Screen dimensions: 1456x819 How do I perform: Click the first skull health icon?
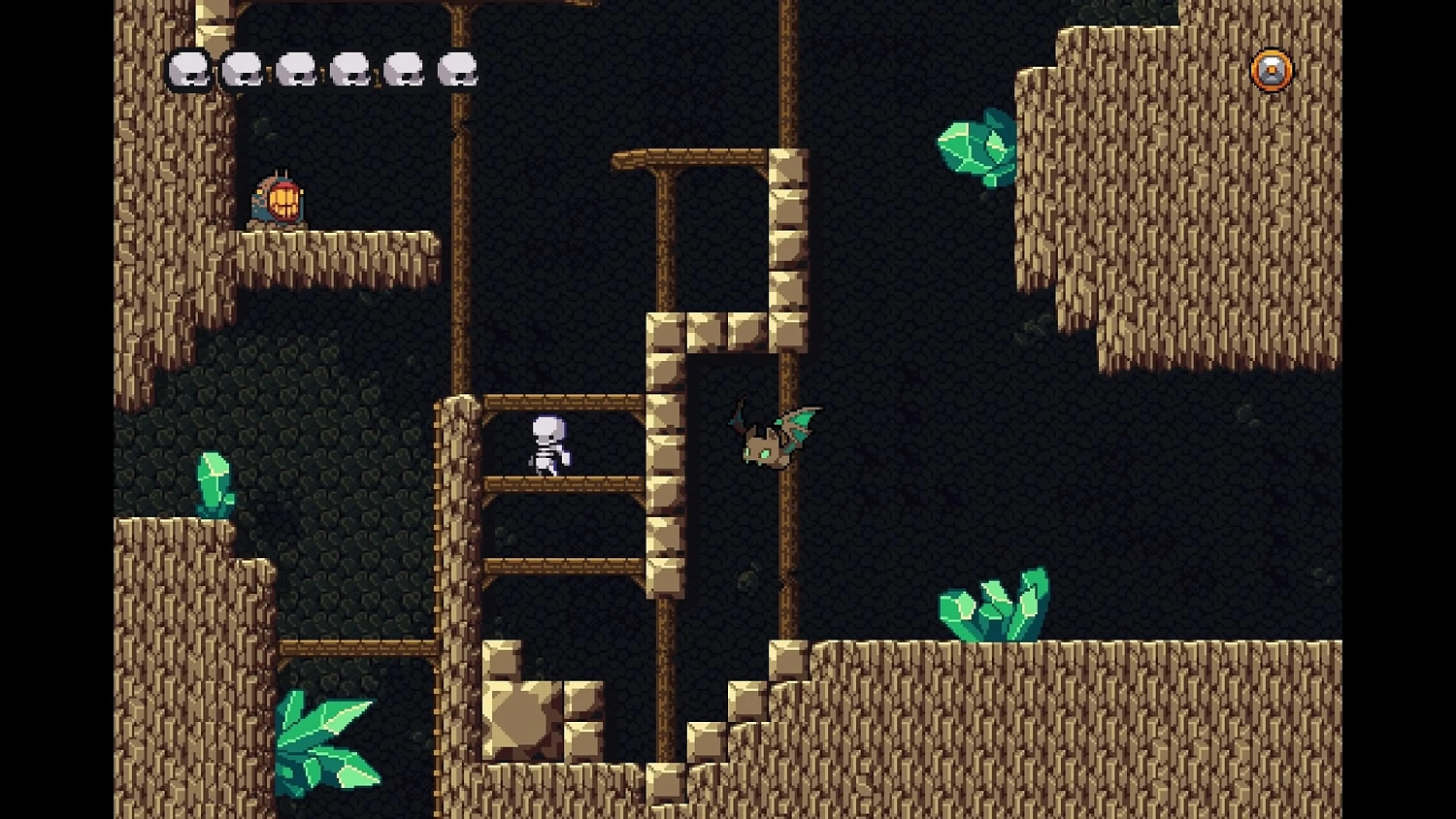click(x=186, y=69)
